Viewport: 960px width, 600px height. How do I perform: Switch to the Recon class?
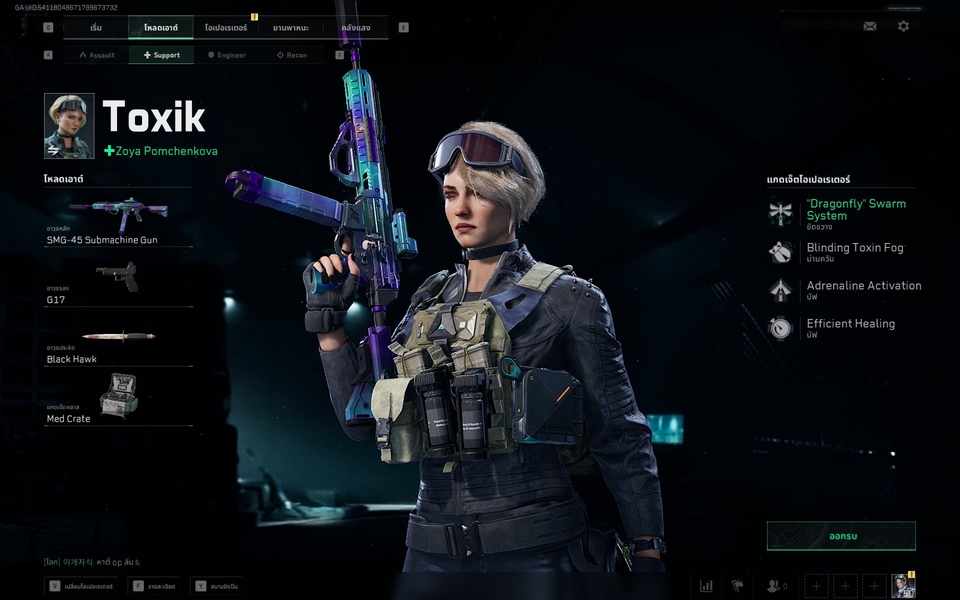(x=291, y=55)
